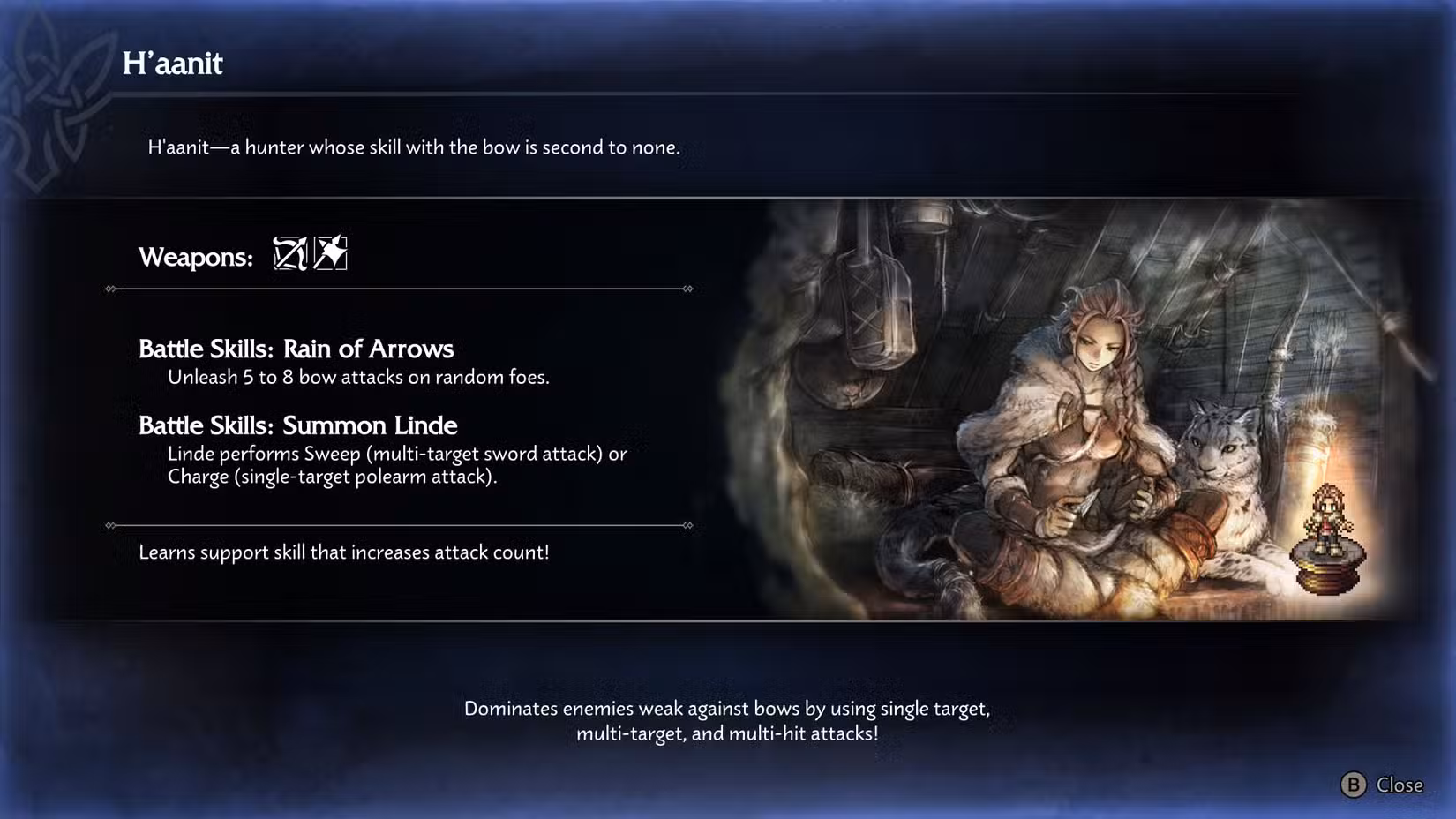Toggle the diamond marker on the lower divider's right end
This screenshot has height=819, width=1456.
click(x=687, y=524)
